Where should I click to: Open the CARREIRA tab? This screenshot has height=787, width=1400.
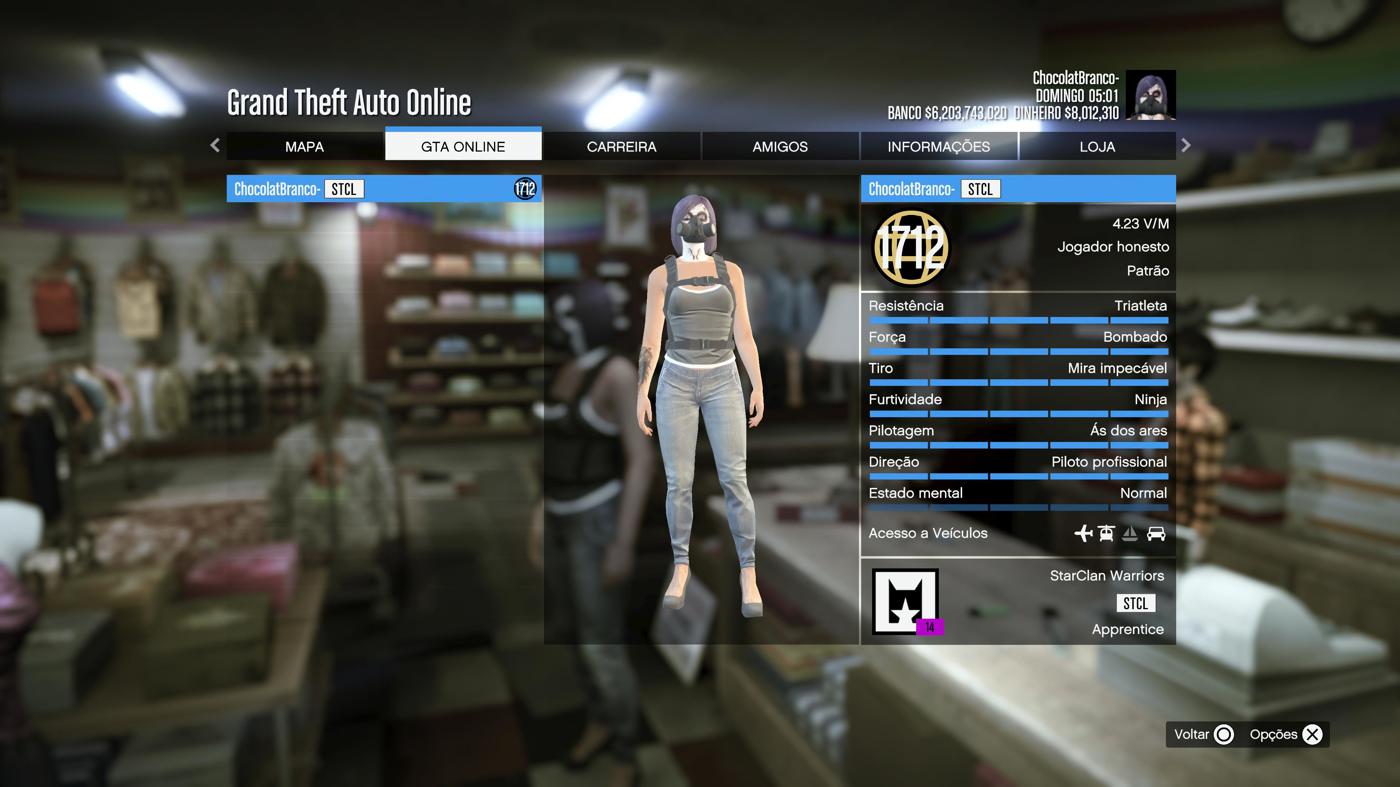[621, 146]
